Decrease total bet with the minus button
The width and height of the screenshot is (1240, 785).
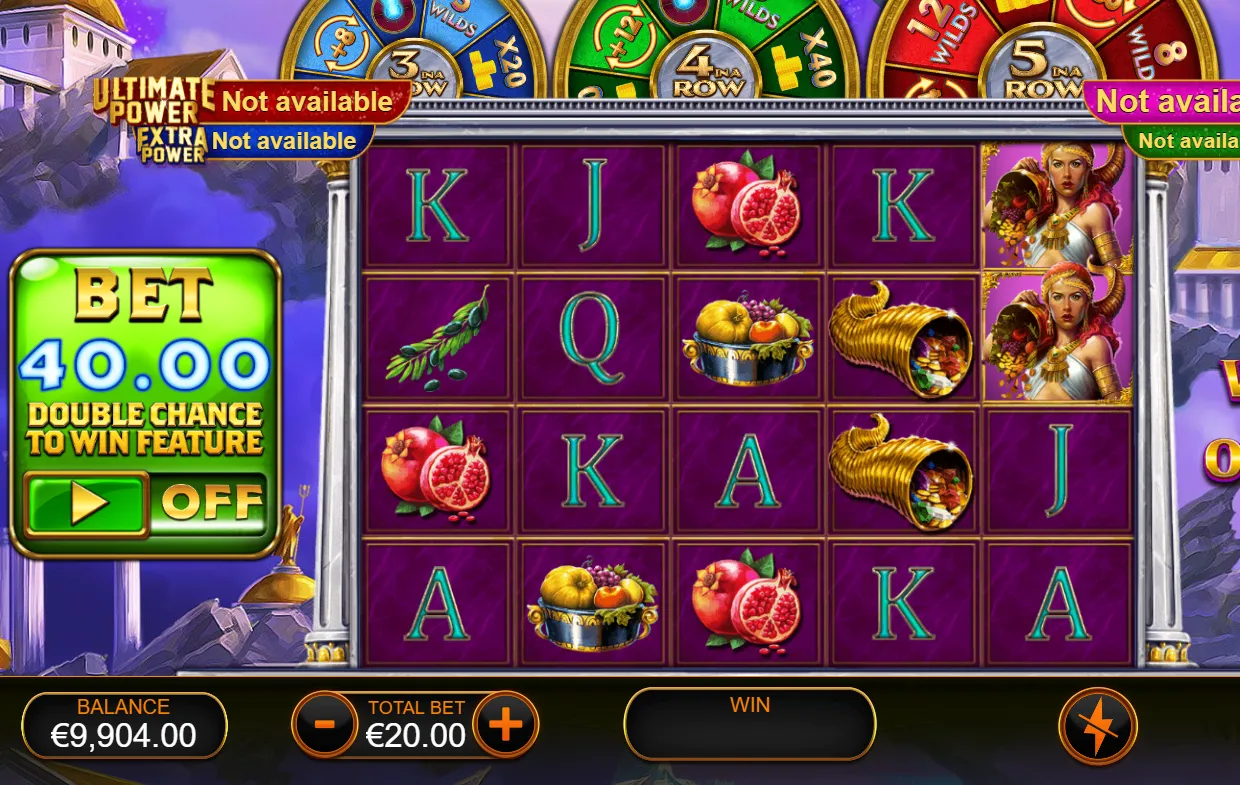pos(325,724)
